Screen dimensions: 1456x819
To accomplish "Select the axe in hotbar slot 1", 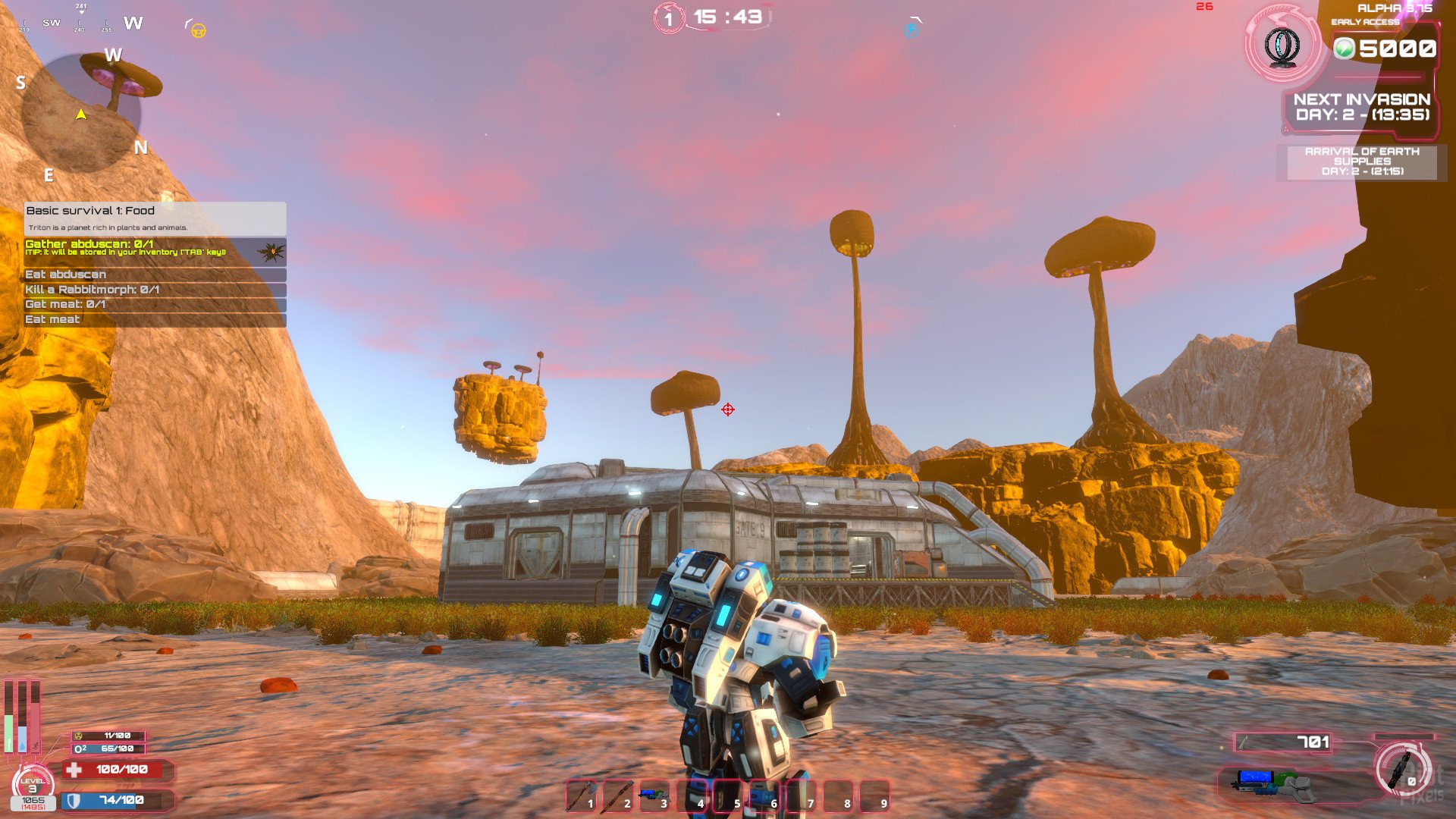I will (582, 796).
